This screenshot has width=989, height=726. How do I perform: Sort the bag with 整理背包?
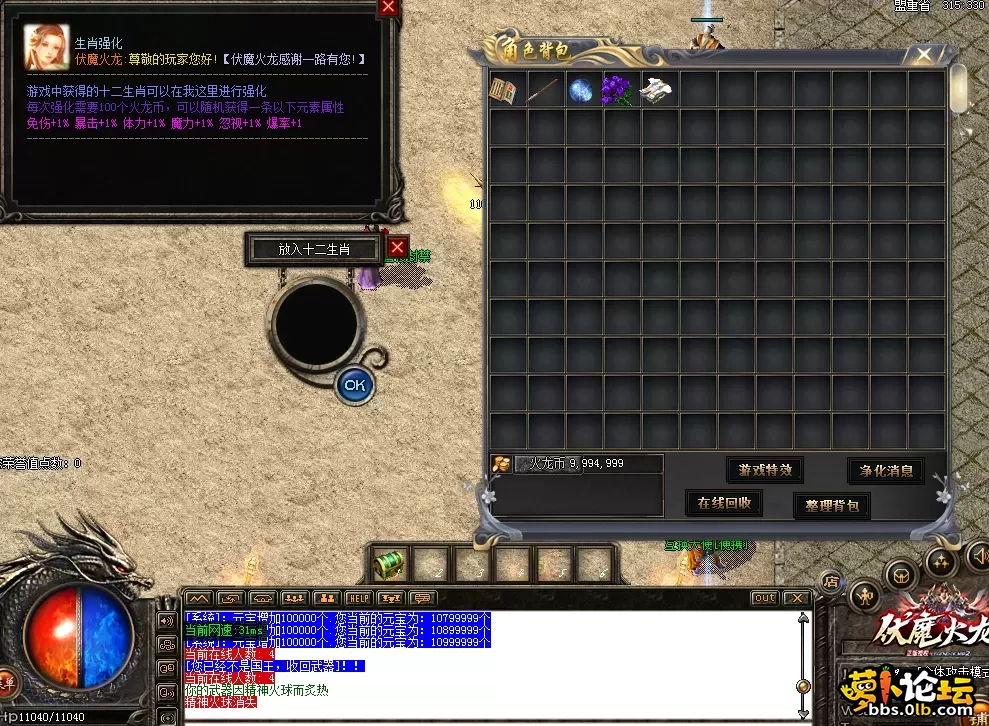831,506
